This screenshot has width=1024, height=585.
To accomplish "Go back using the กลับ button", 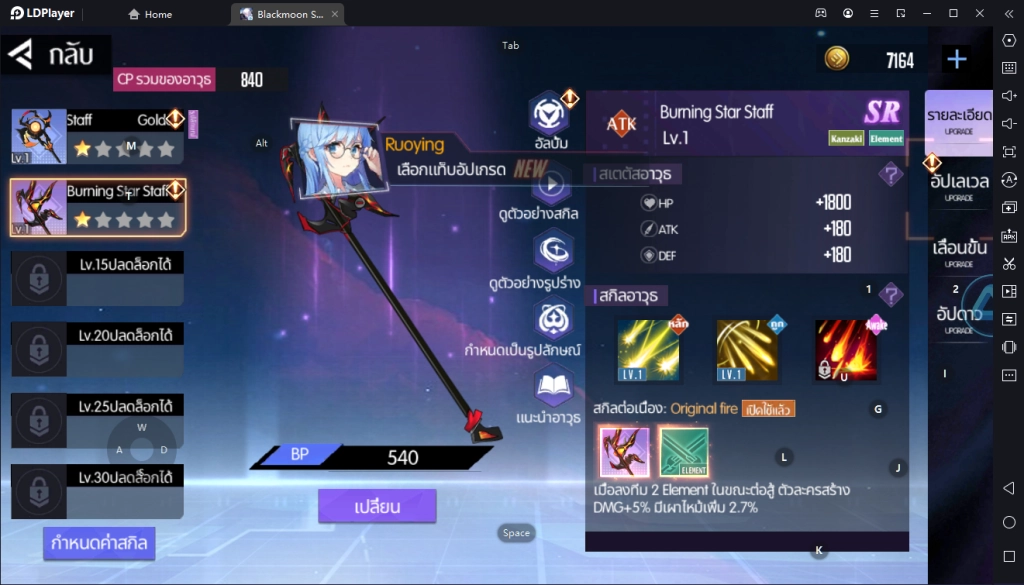I will [57, 55].
